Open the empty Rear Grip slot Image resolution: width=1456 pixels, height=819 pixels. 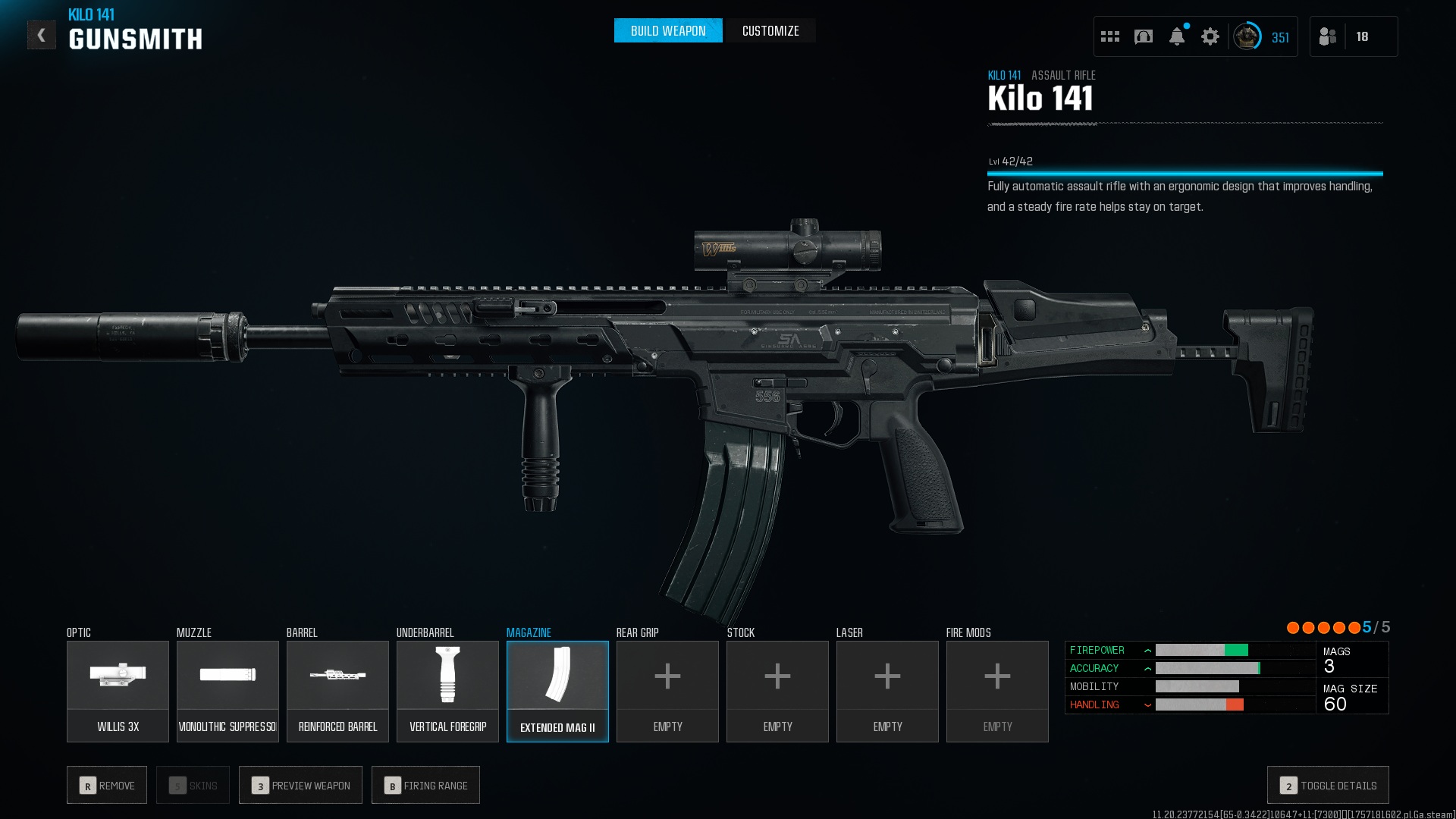click(x=667, y=691)
